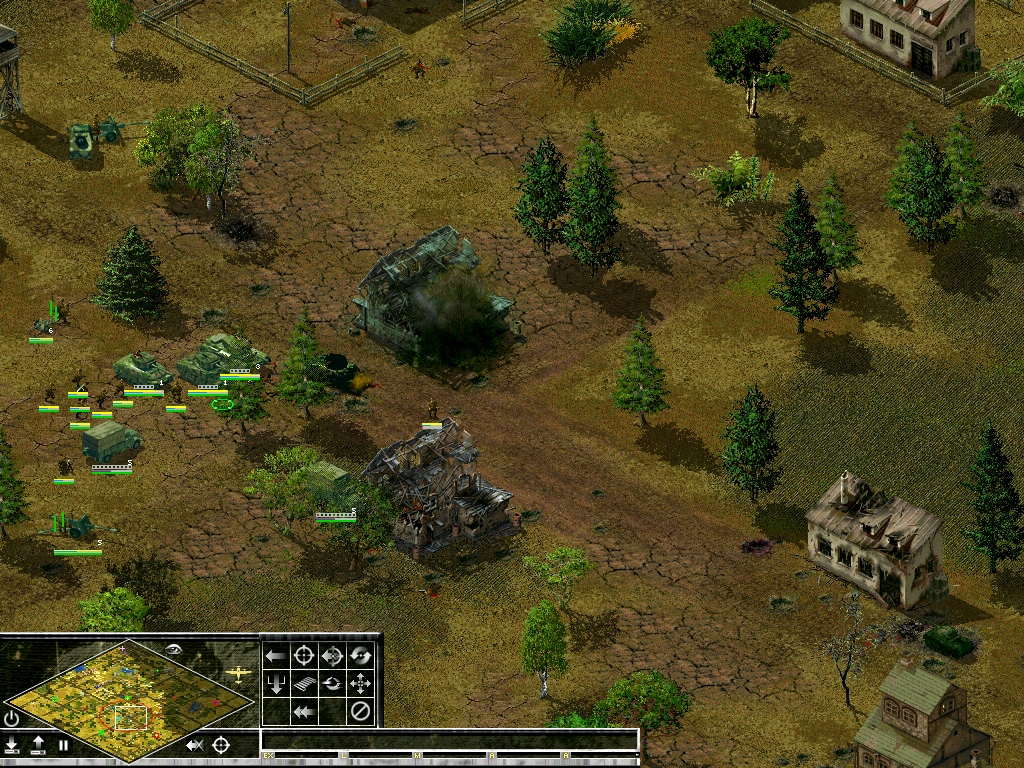Open the power/quit menu button
This screenshot has height=768, width=1024.
(x=11, y=718)
